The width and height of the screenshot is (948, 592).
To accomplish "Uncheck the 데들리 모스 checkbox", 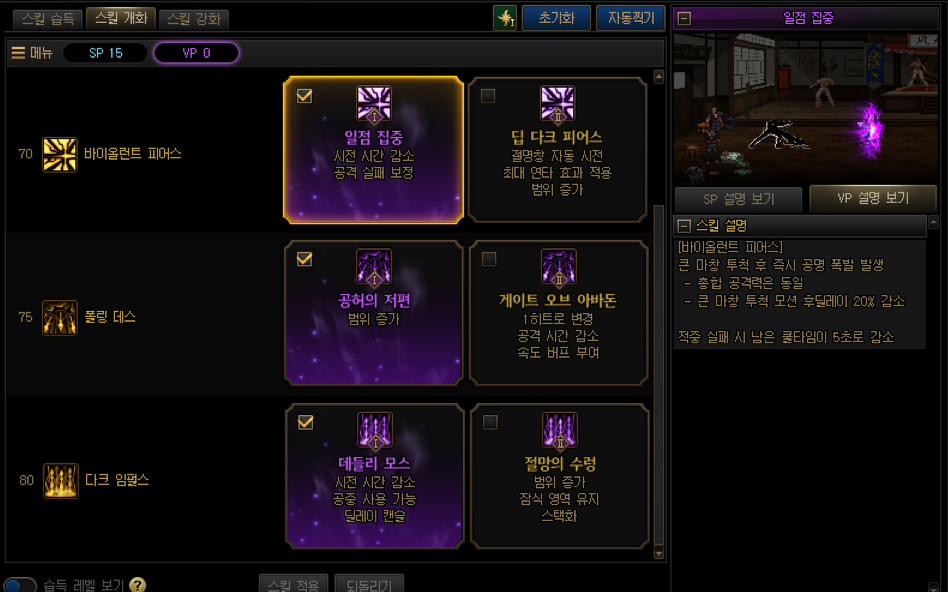I will coord(305,422).
